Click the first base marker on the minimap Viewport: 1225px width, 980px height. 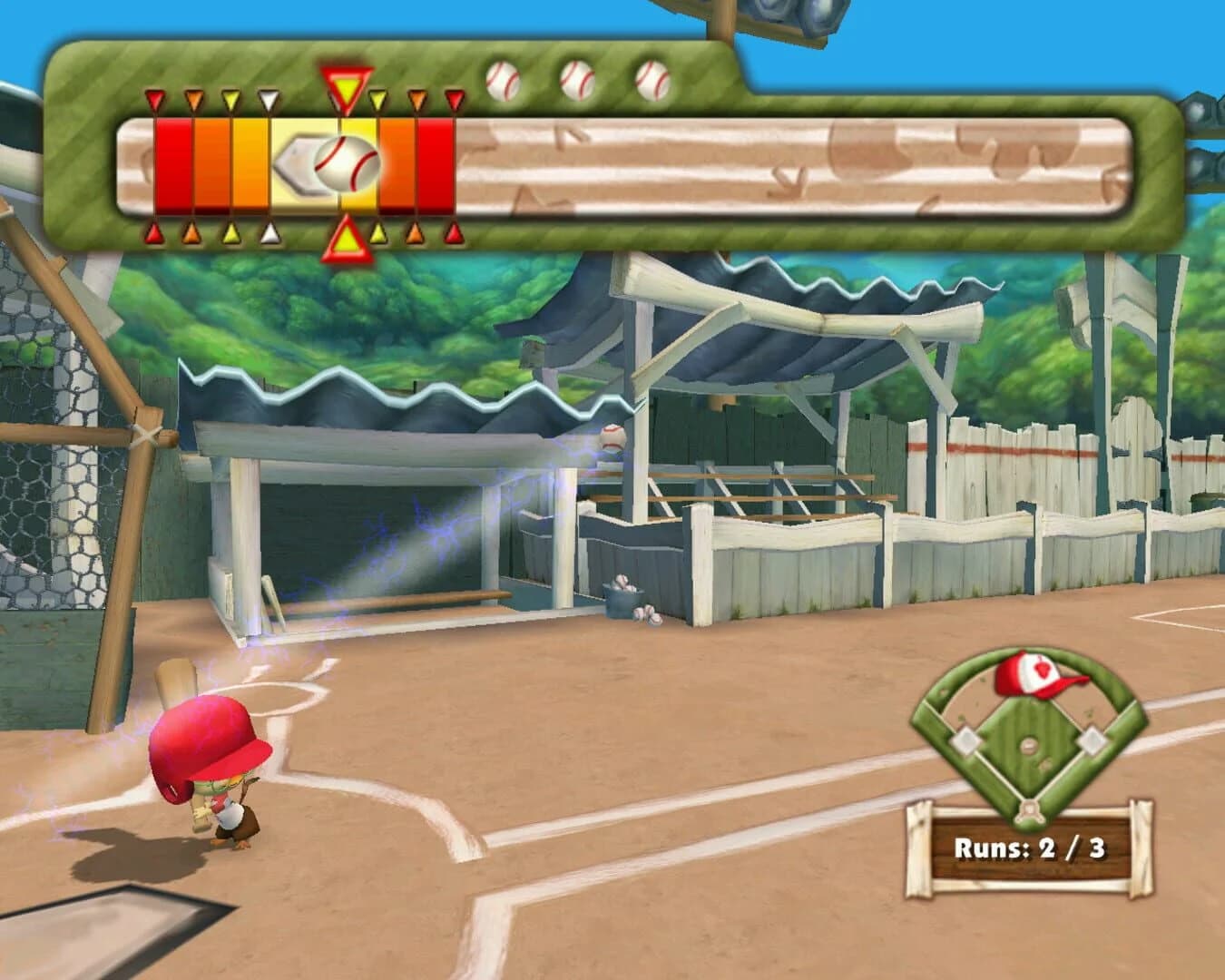[x=1093, y=740]
